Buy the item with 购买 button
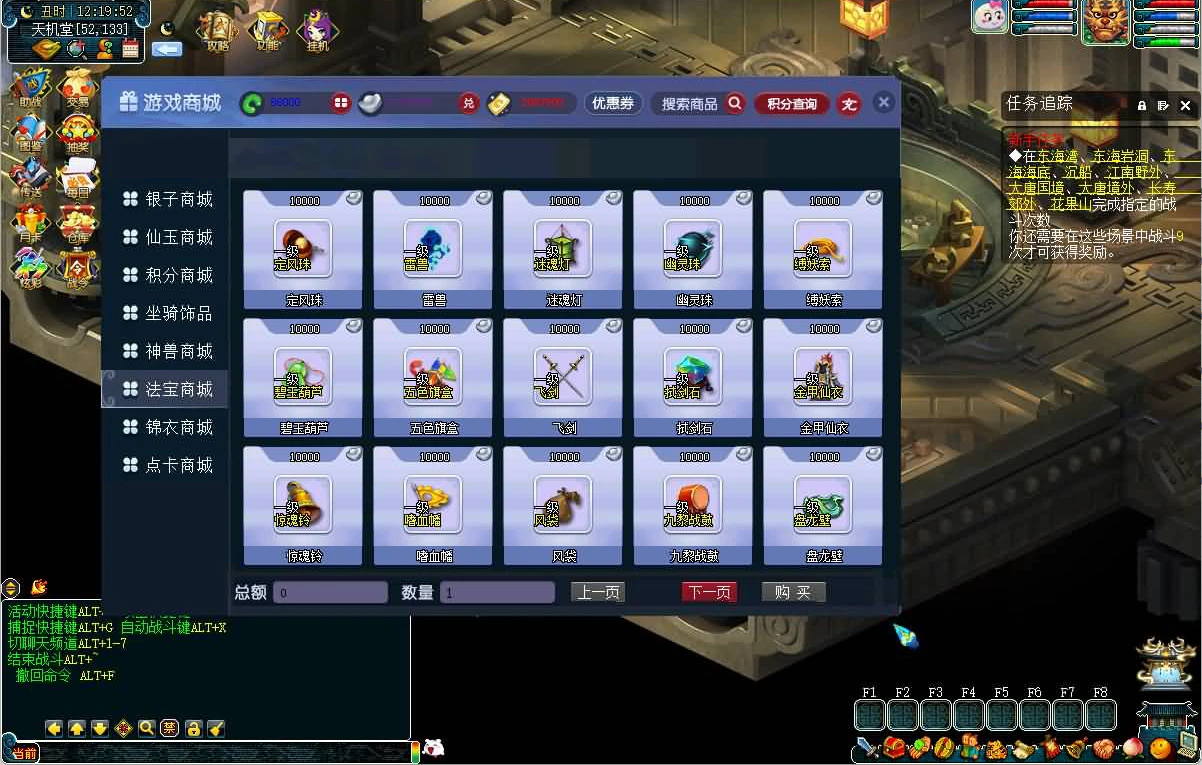This screenshot has height=765, width=1202. 793,592
